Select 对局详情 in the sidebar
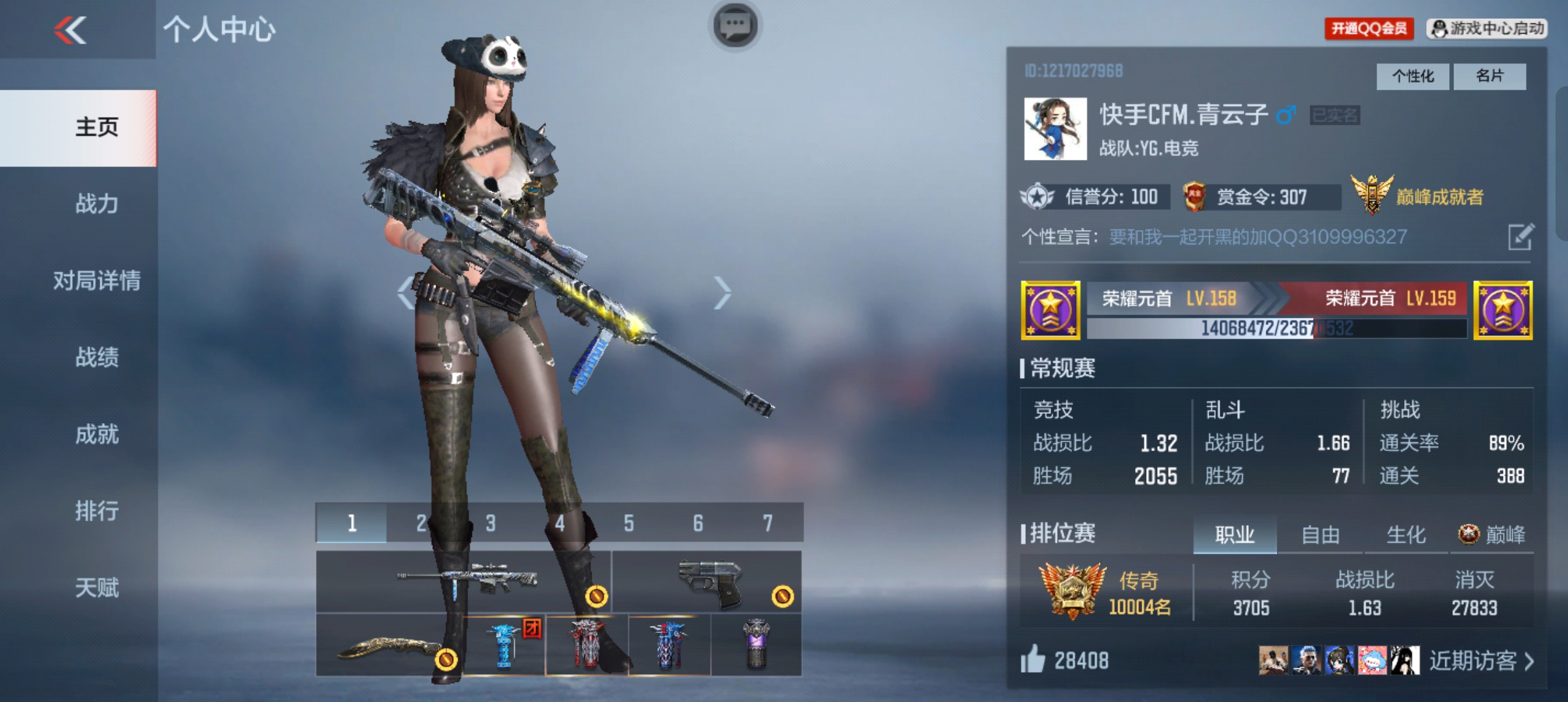This screenshot has width=1568, height=702. point(96,281)
